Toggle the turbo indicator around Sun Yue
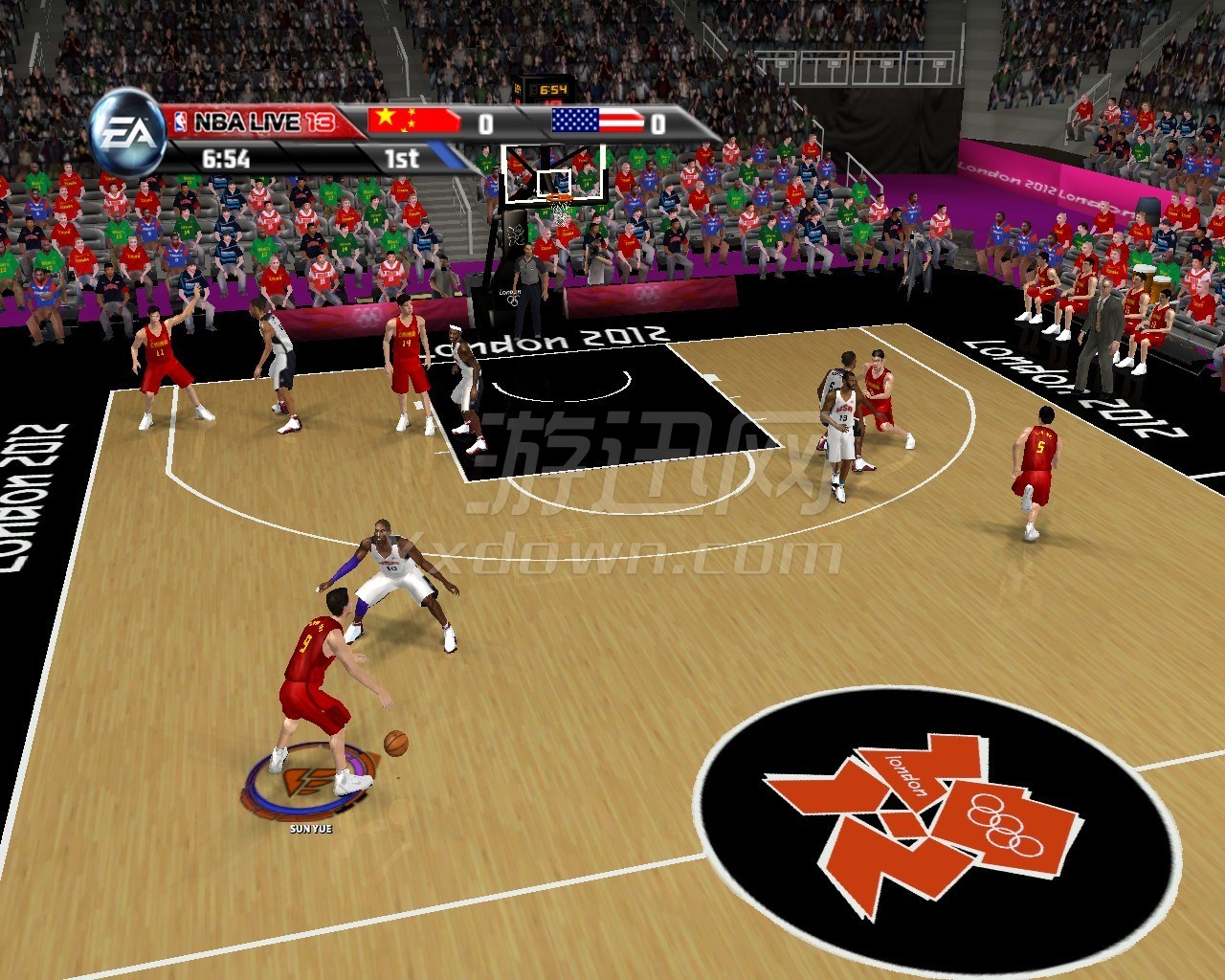Screen dimensions: 1225x980 (296, 807)
